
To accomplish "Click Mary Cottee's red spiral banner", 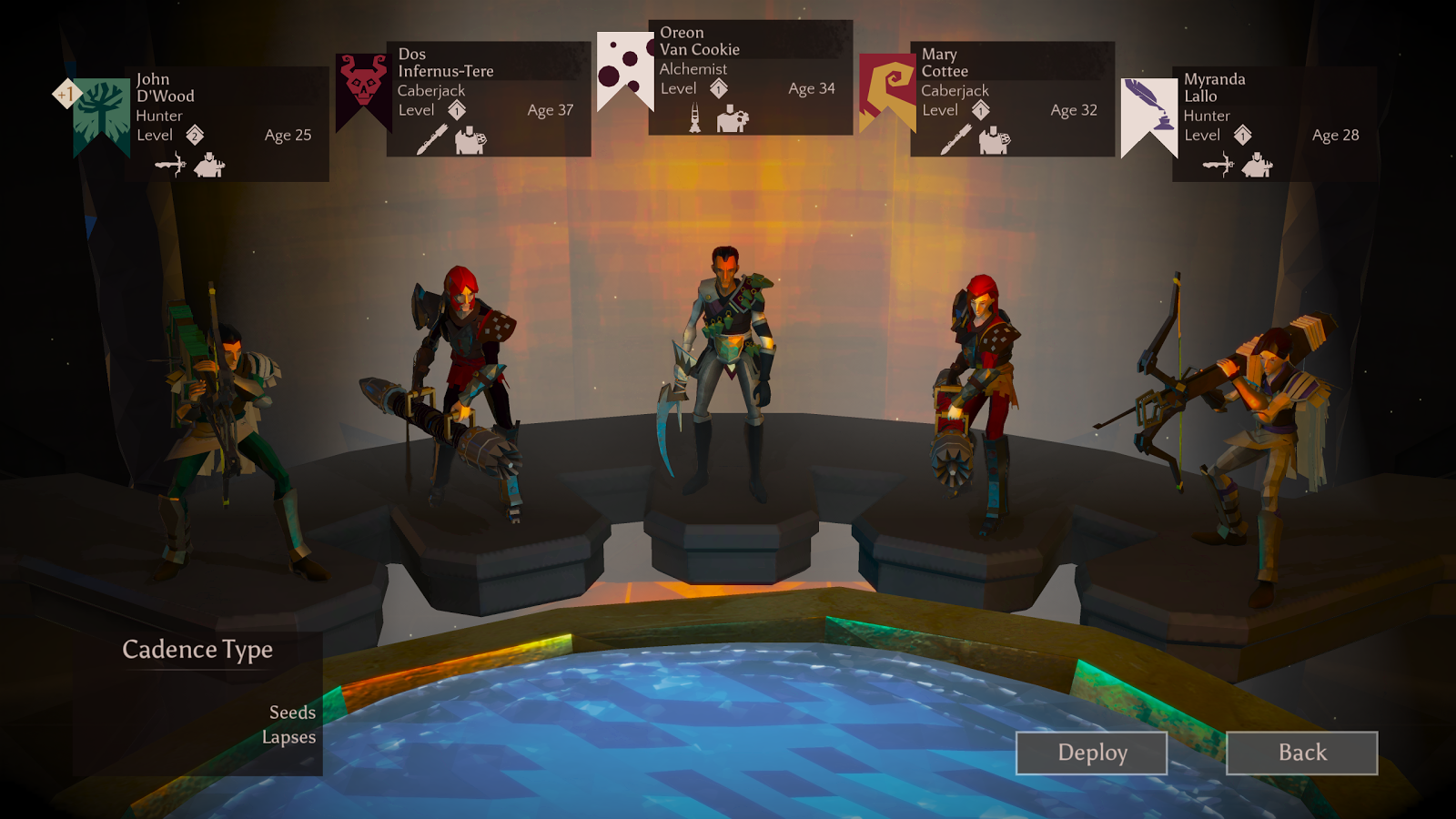I will [x=886, y=88].
